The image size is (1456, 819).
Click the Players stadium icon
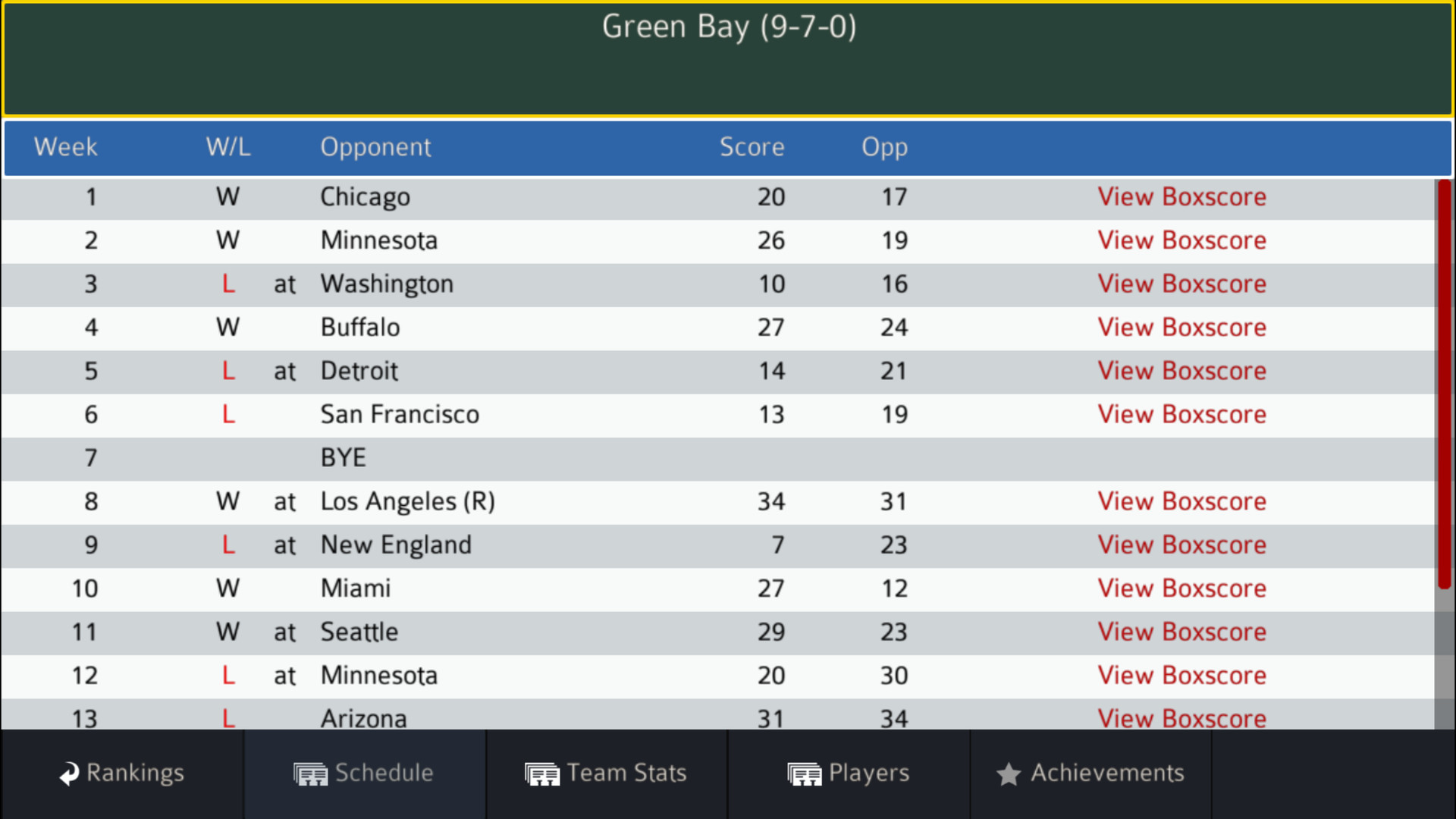click(805, 773)
